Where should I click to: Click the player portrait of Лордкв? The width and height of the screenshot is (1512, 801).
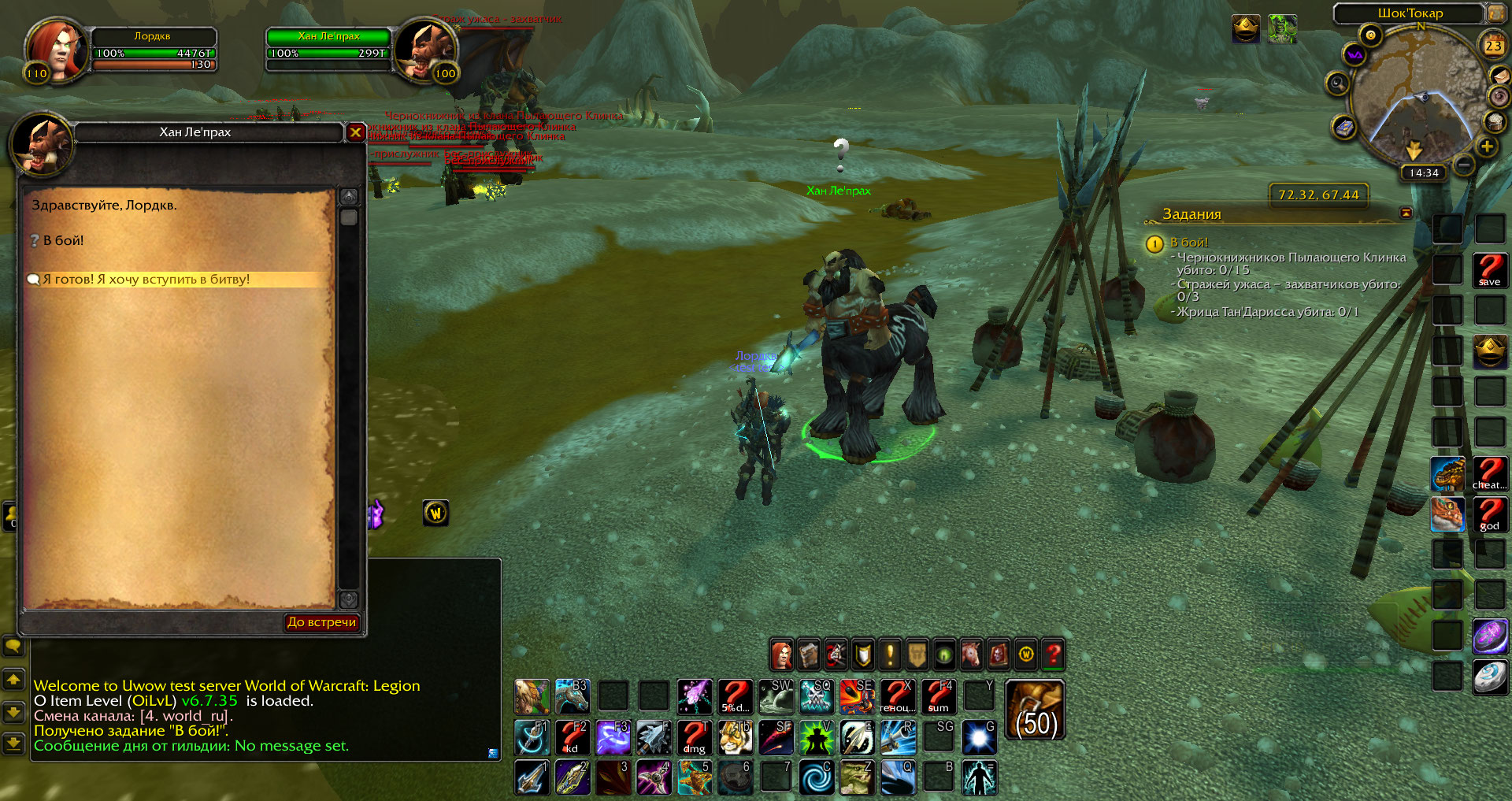(54, 50)
